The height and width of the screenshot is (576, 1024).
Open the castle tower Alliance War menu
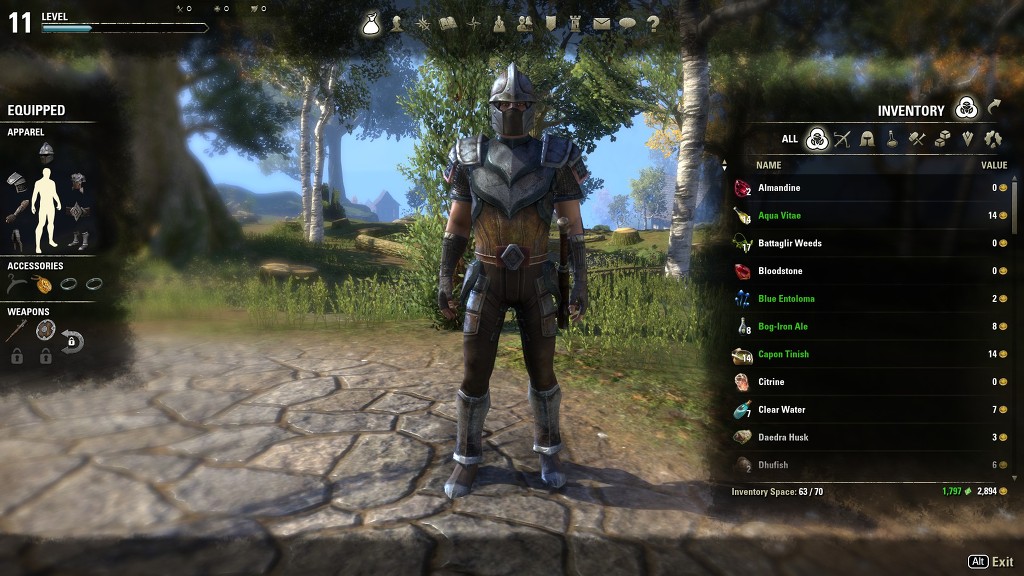click(575, 23)
